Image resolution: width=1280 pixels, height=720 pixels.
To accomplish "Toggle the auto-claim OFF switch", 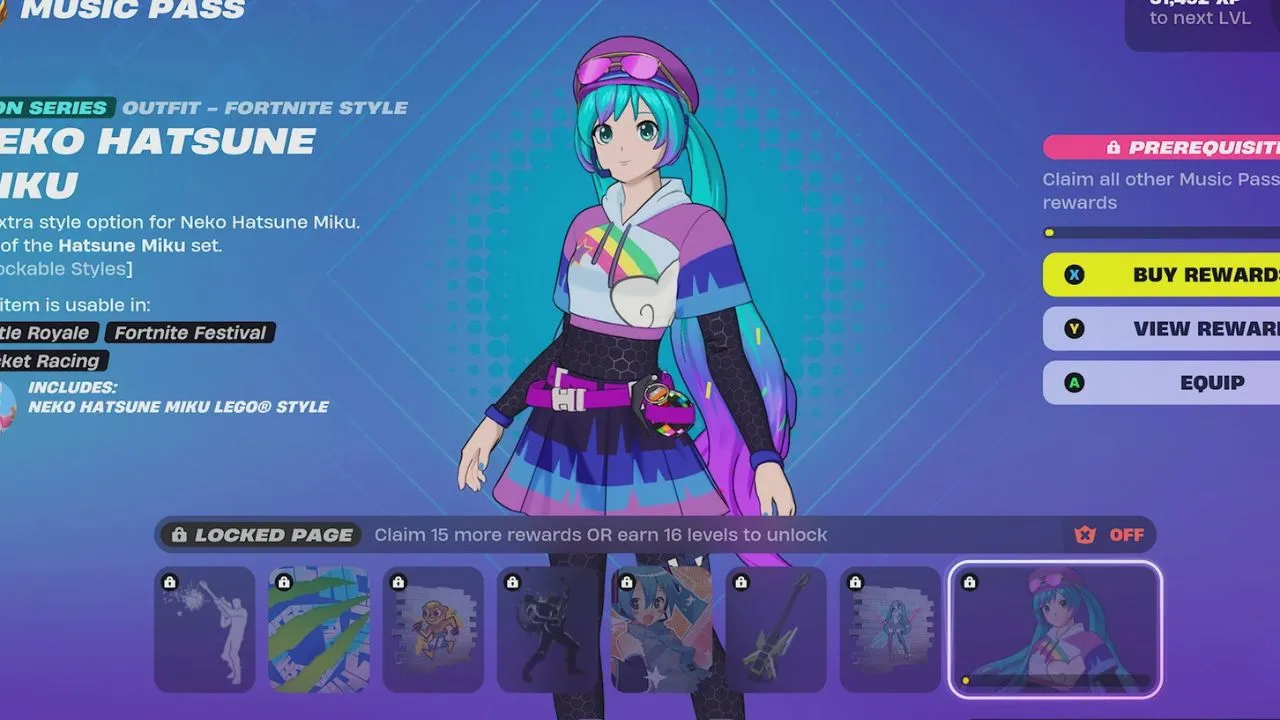I will pyautogui.click(x=1110, y=535).
